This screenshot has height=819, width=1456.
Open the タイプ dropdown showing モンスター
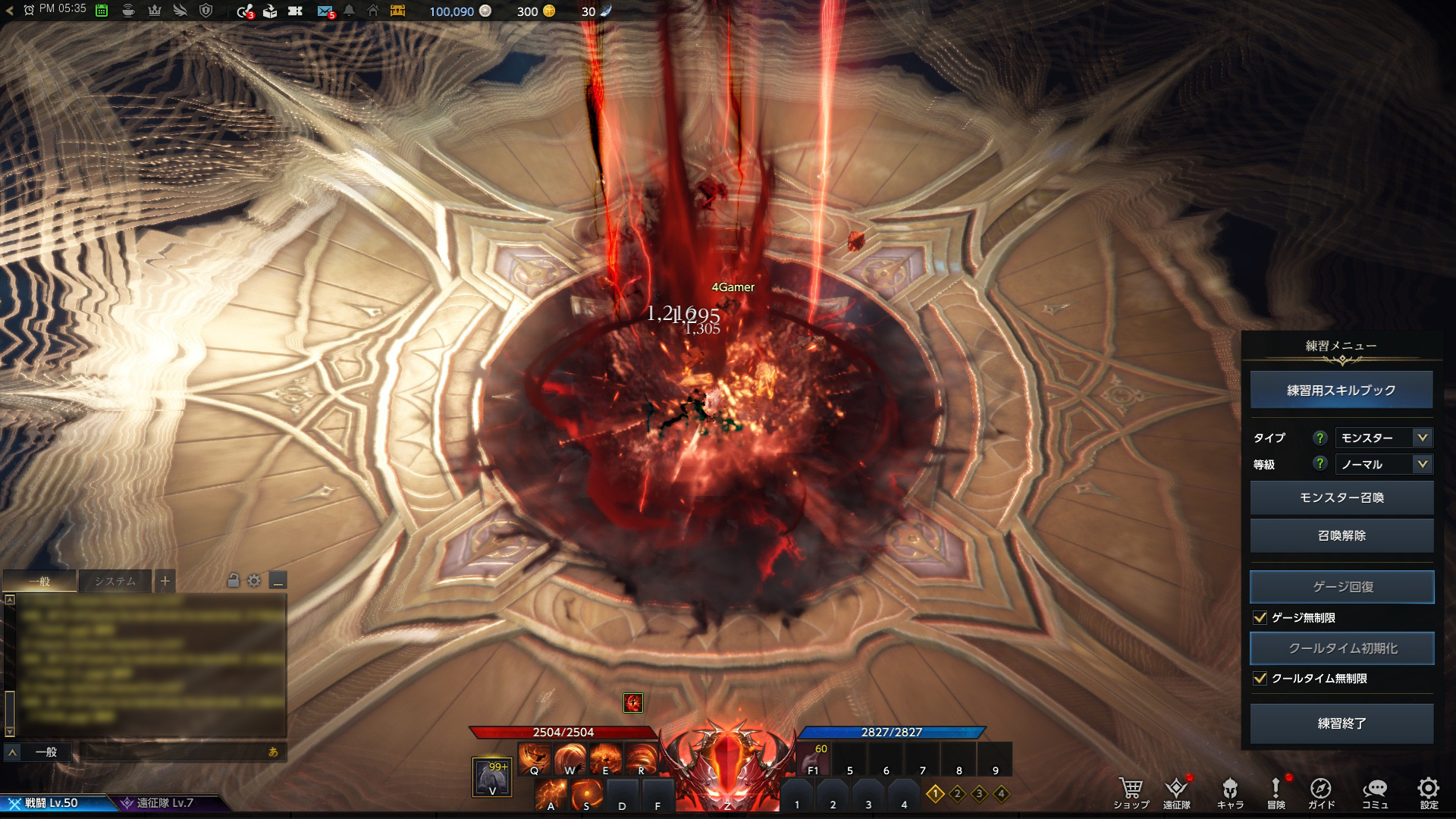[1383, 438]
